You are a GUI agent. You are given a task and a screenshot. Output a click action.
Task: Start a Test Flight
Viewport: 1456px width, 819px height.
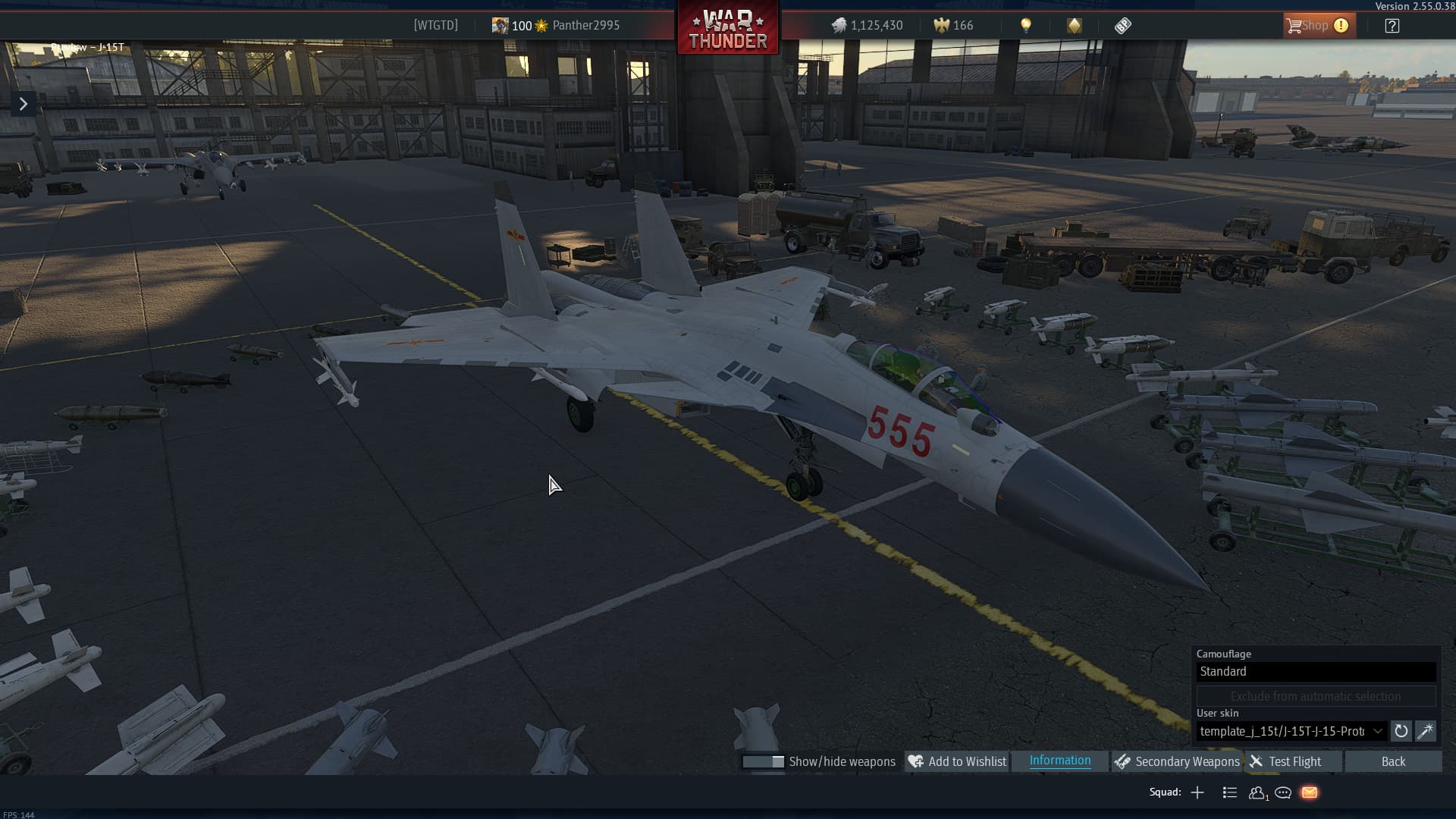pyautogui.click(x=1294, y=761)
